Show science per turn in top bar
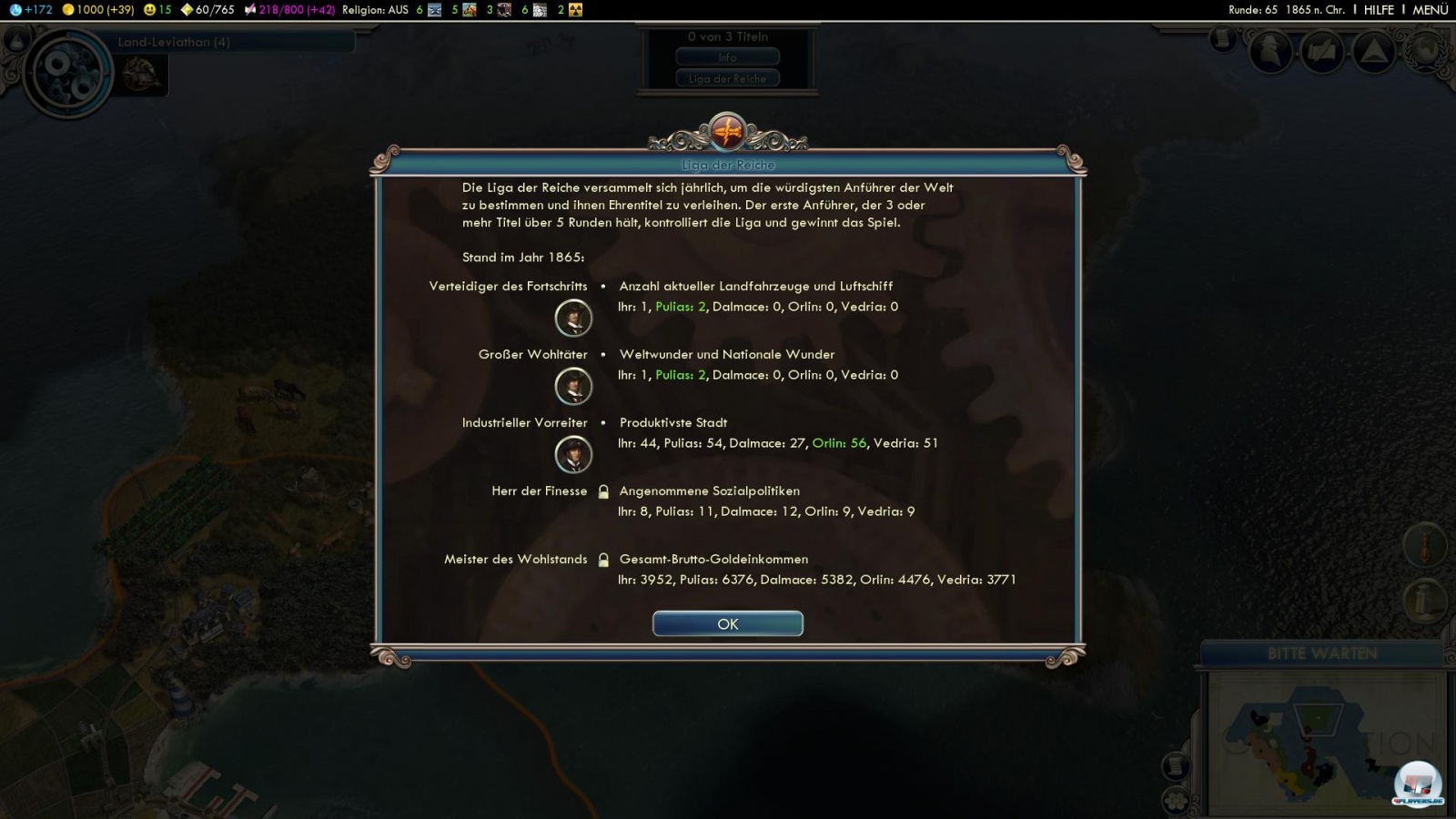This screenshot has height=819, width=1456. click(31, 9)
